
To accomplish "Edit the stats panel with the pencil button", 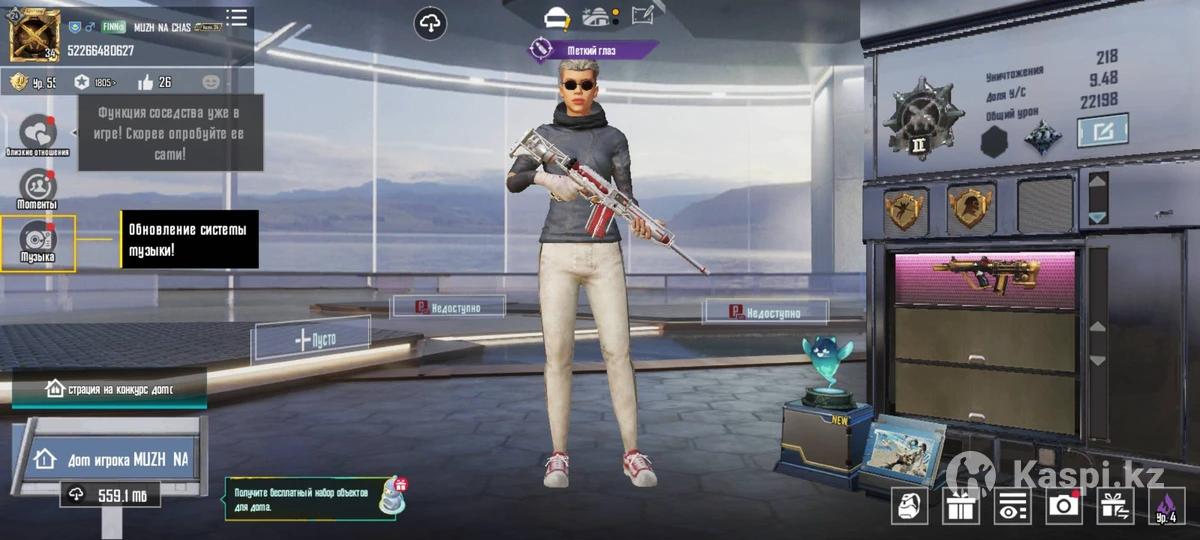I will click(x=1102, y=130).
